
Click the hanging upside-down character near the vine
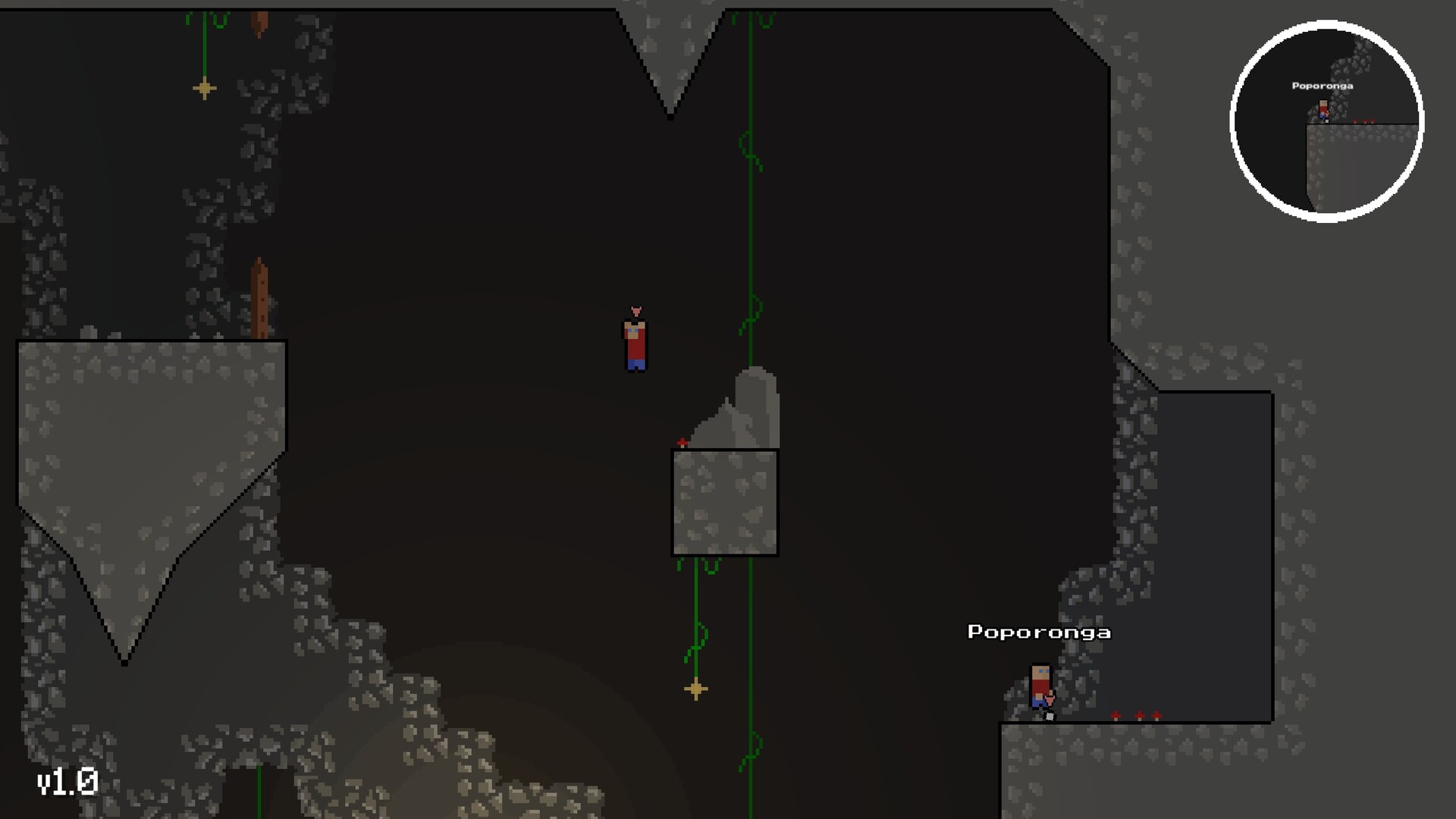(x=635, y=341)
